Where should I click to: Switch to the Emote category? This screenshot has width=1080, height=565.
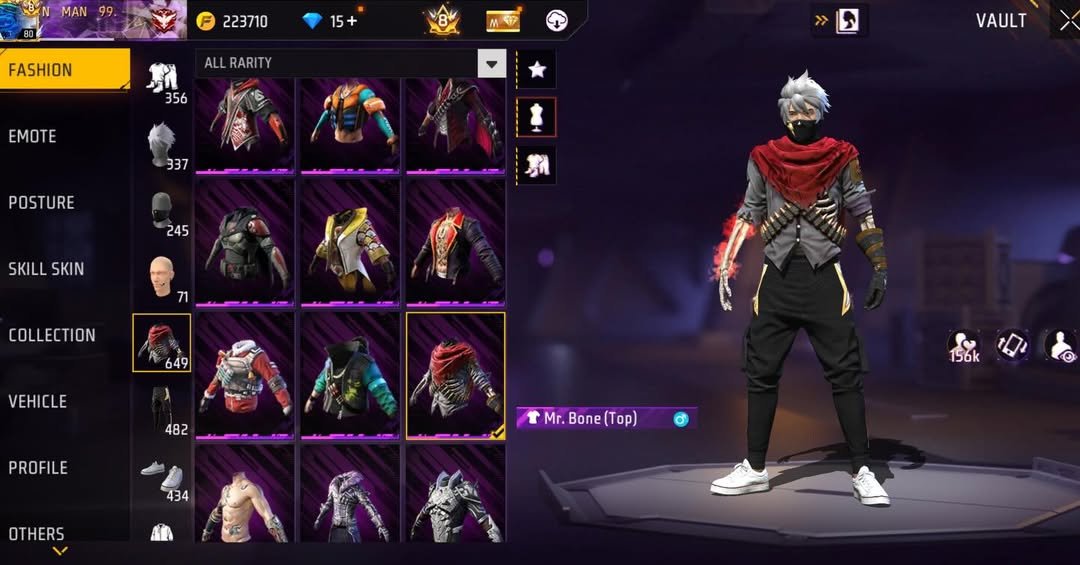[33, 136]
